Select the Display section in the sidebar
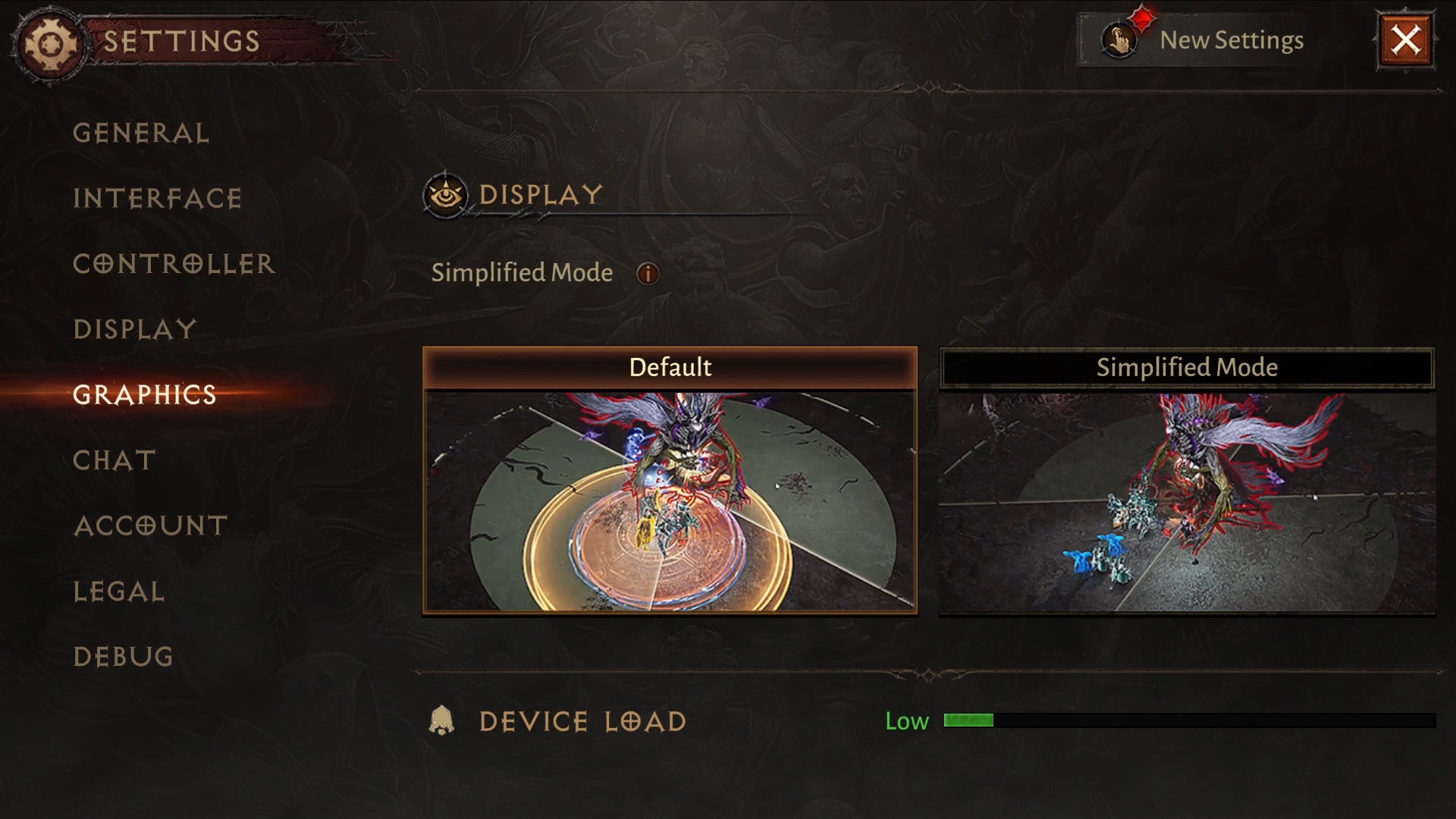This screenshot has width=1456, height=819. (x=135, y=329)
